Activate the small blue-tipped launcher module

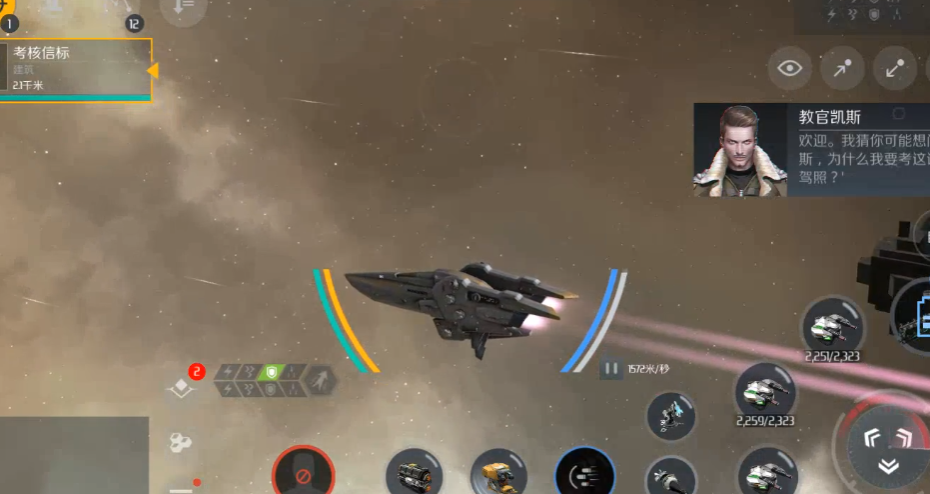tap(671, 415)
